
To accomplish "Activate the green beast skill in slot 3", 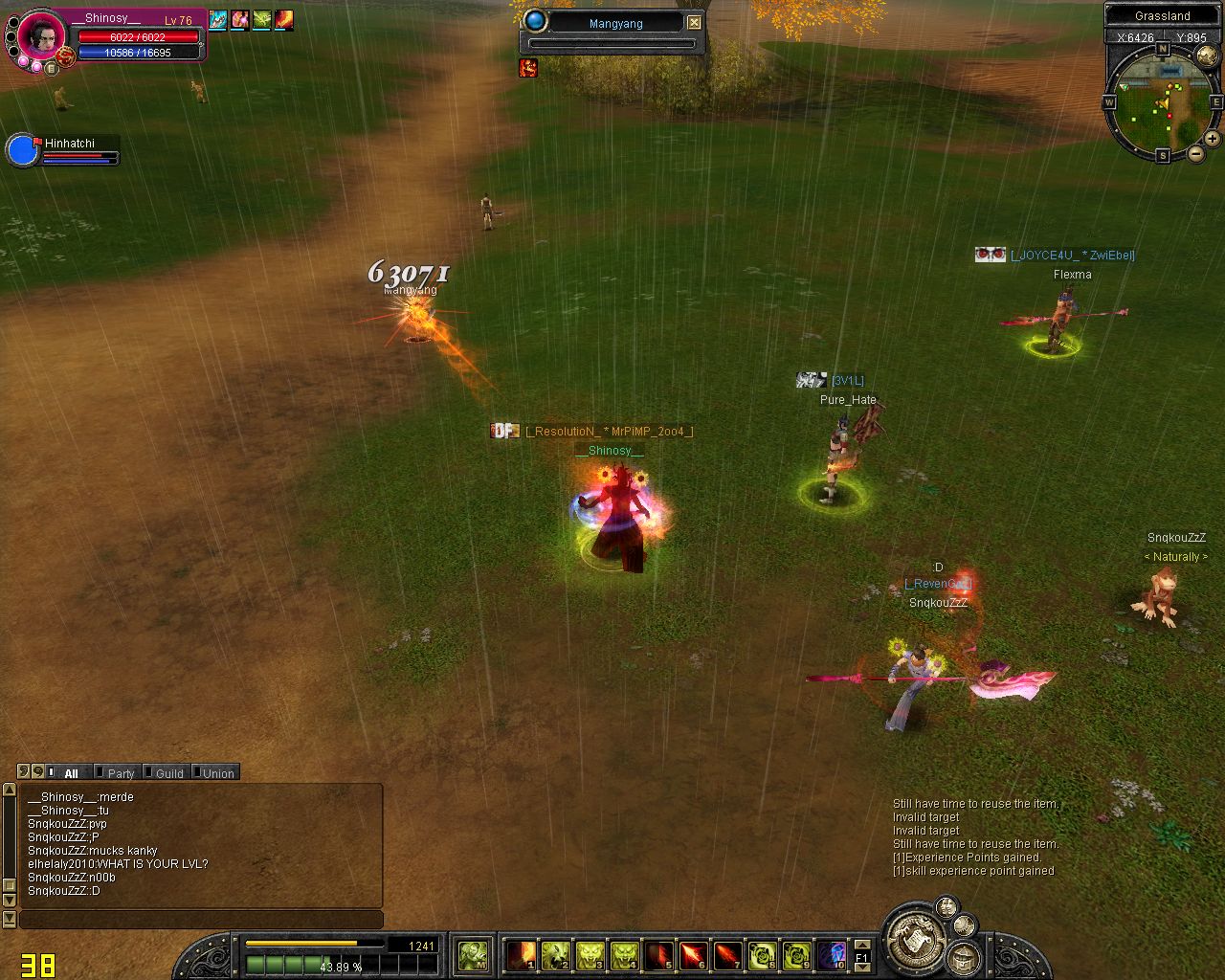I will (x=590, y=954).
